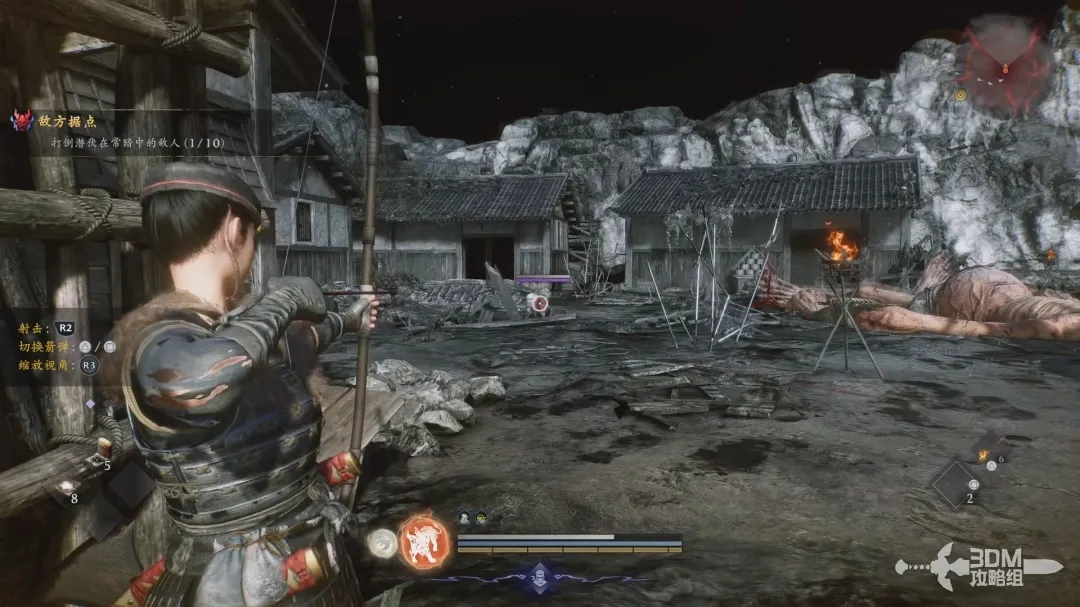1080x607 pixels.
Task: Click the yellow status buff icon
Action: click(481, 517)
